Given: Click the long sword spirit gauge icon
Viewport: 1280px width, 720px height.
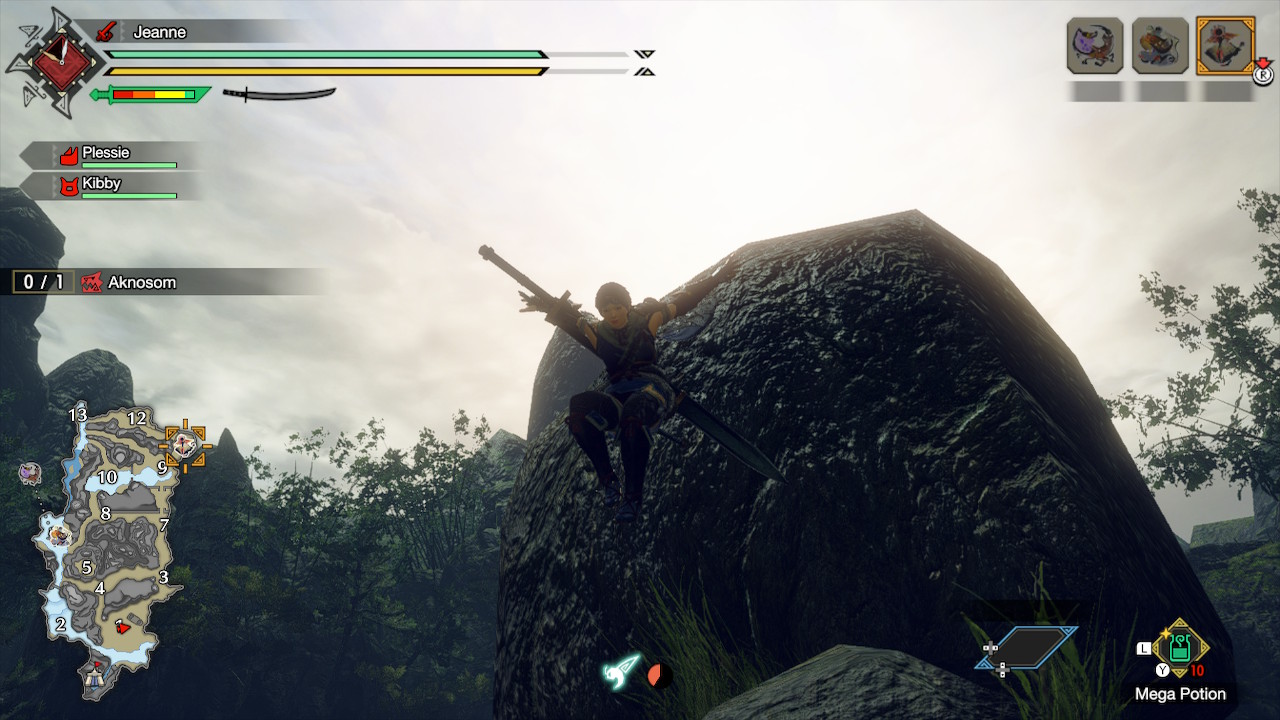Looking at the screenshot, I should tap(278, 94).
